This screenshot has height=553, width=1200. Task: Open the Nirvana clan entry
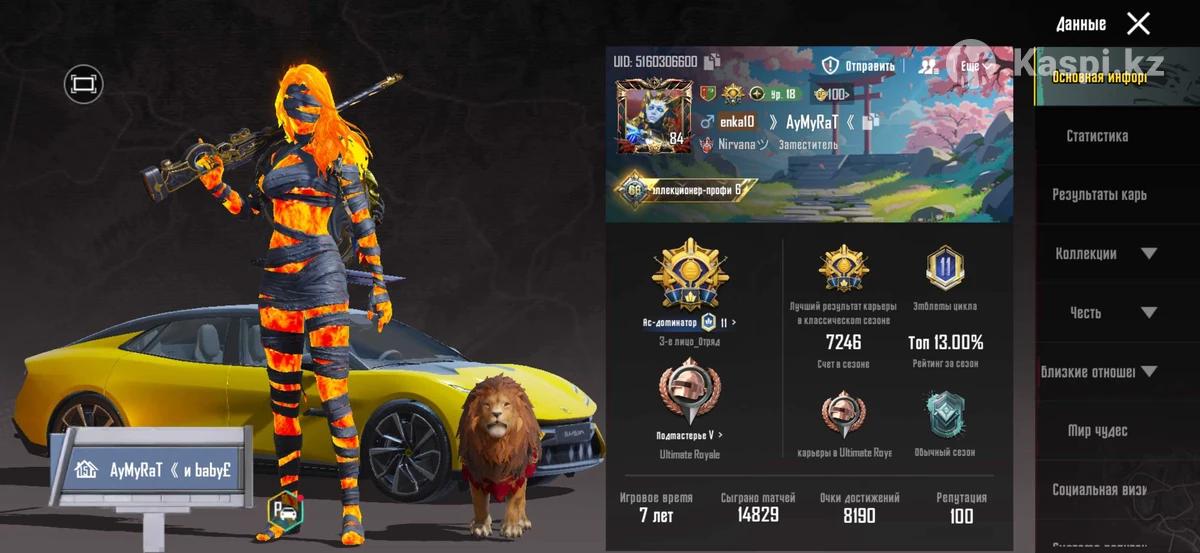tap(742, 144)
